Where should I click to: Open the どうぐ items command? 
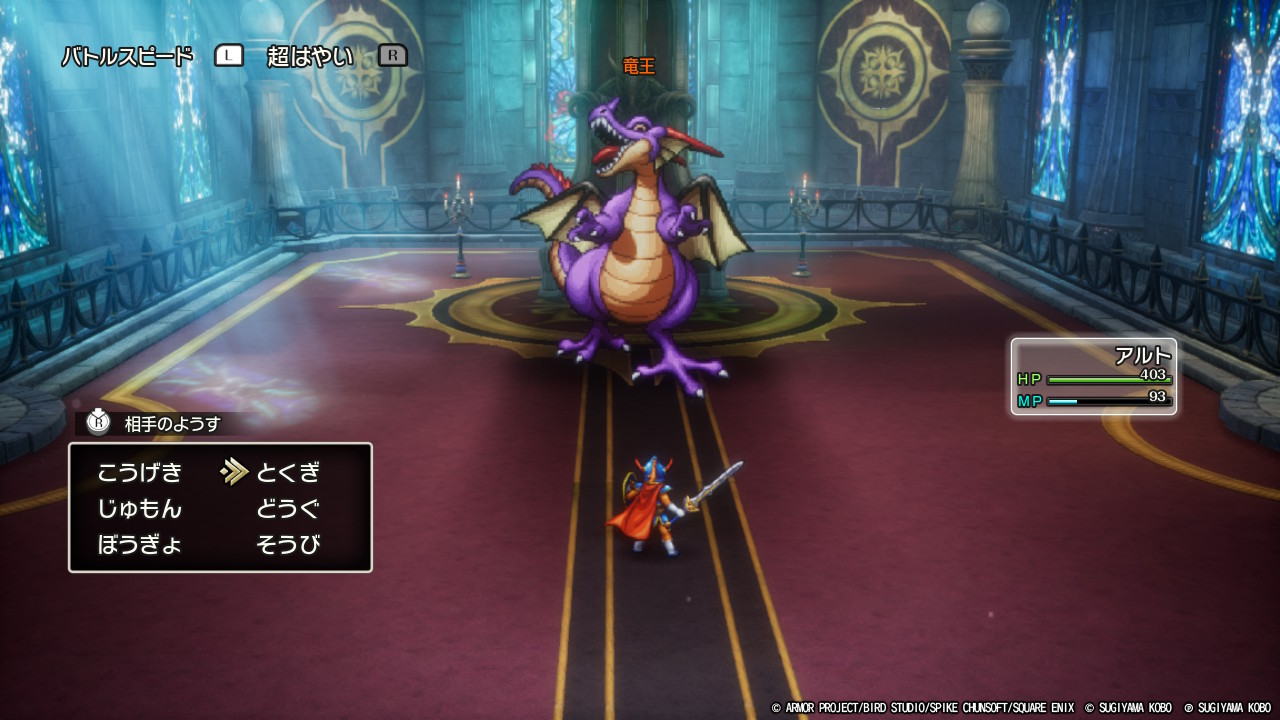pyautogui.click(x=288, y=509)
